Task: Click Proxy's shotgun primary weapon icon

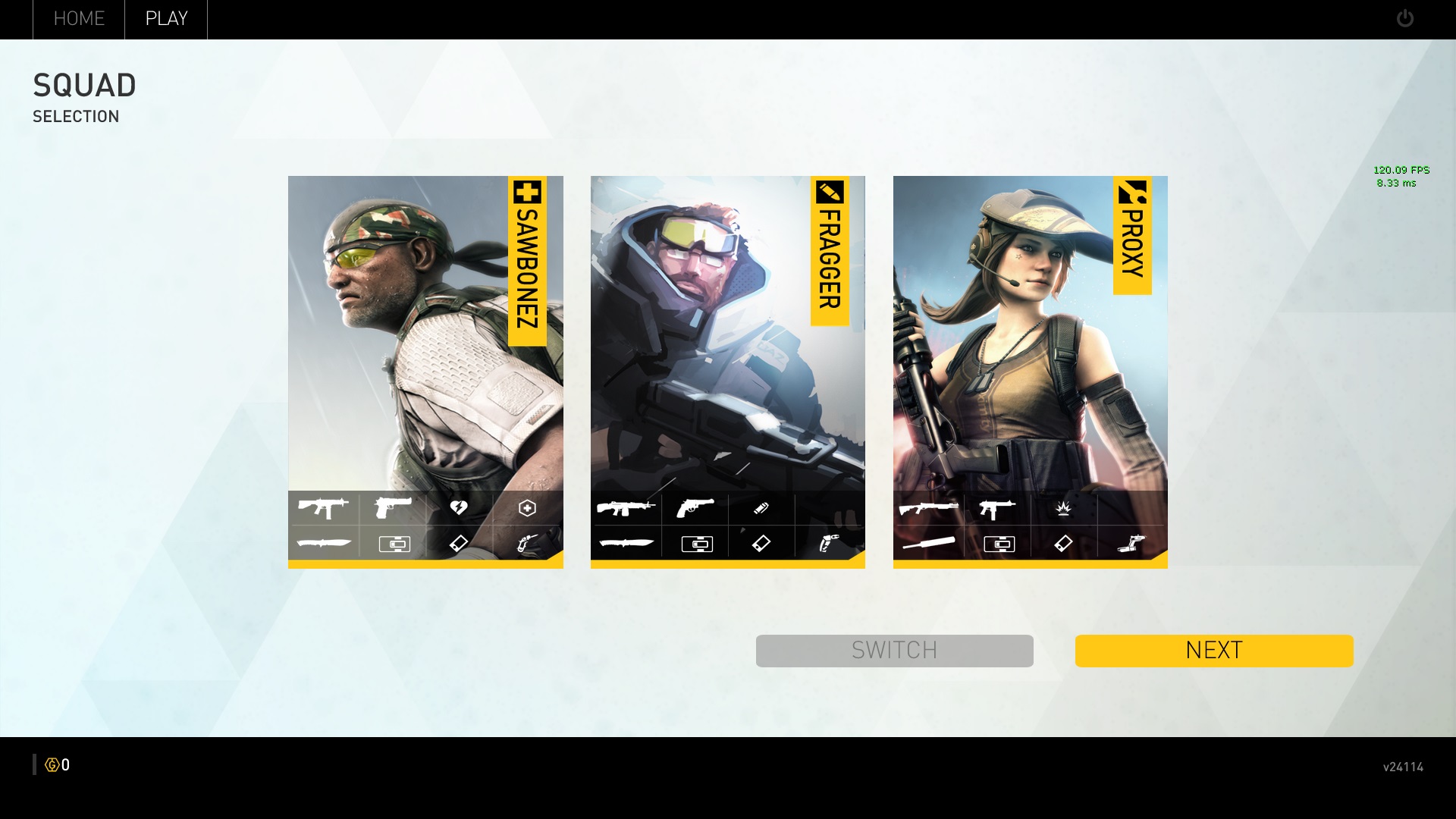Action: (928, 507)
